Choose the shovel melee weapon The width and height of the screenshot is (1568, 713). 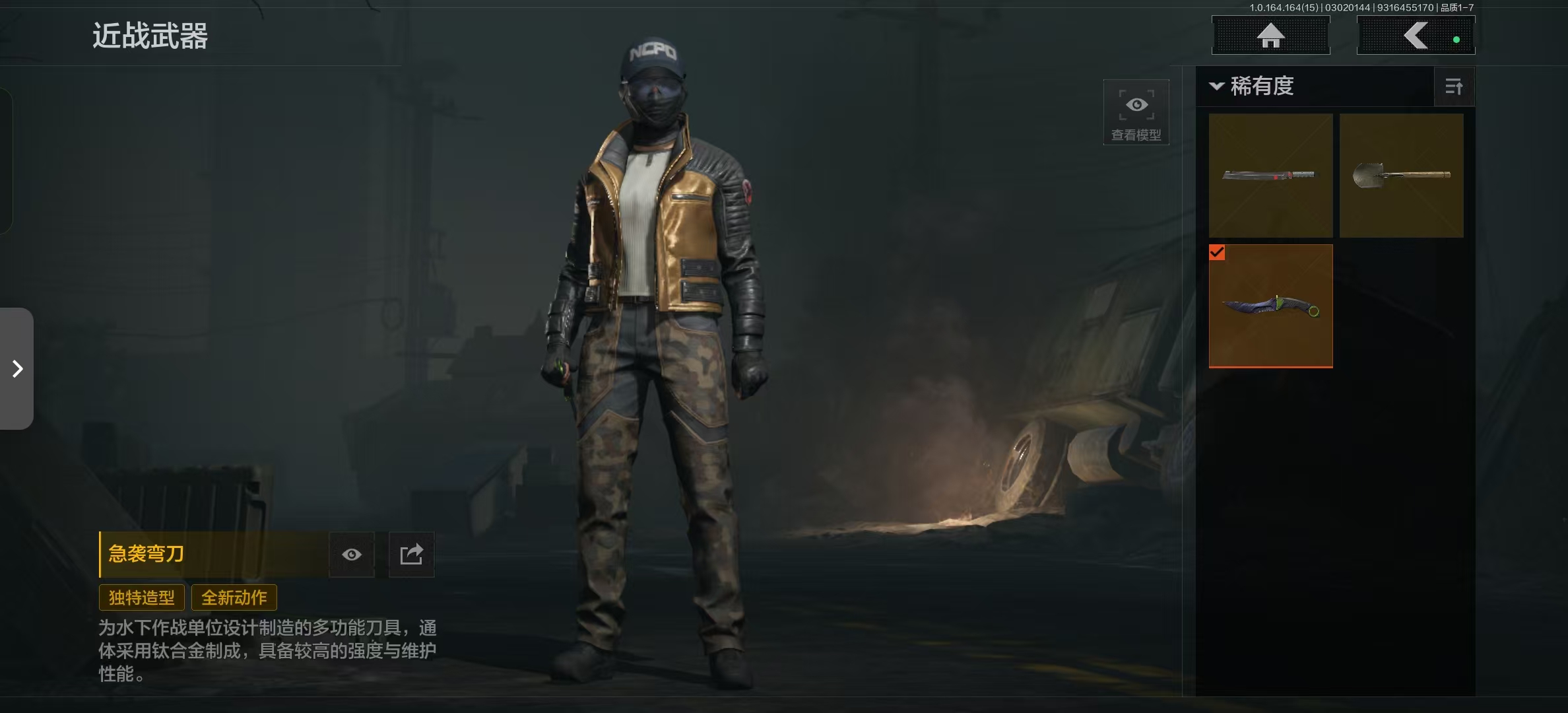1401,176
